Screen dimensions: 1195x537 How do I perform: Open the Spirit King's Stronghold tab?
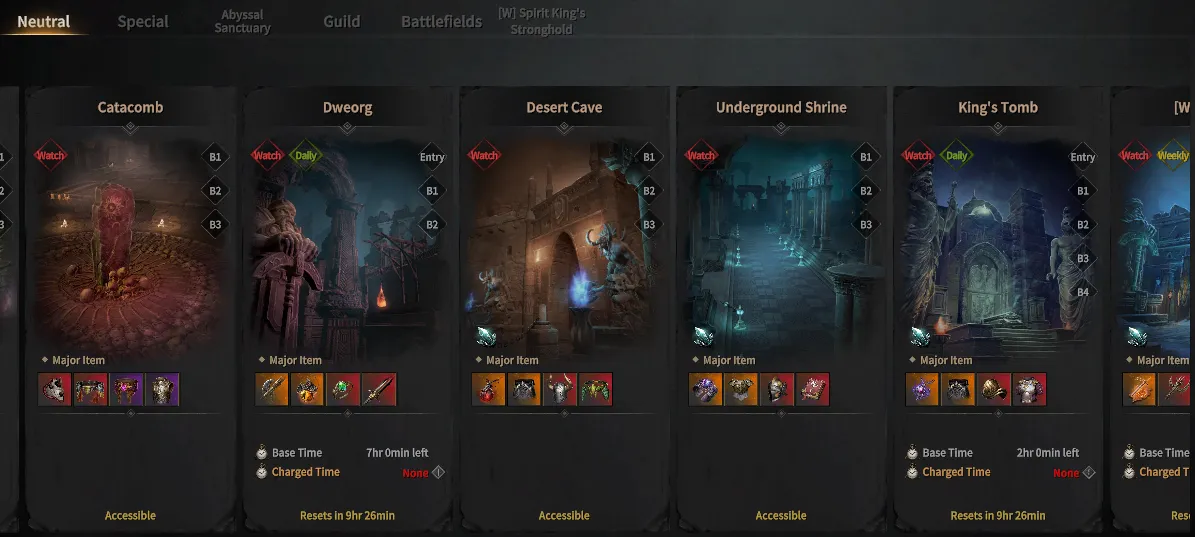click(541, 22)
